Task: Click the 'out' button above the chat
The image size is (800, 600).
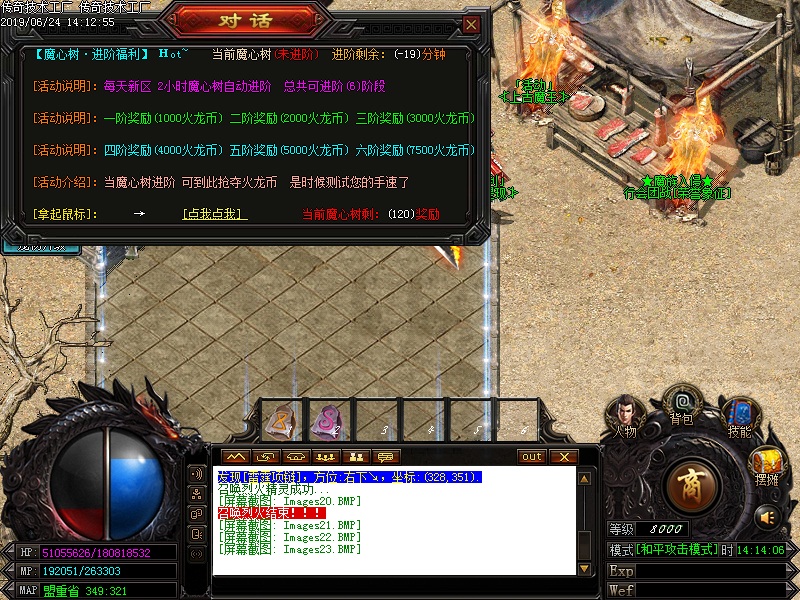Action: 532,457
